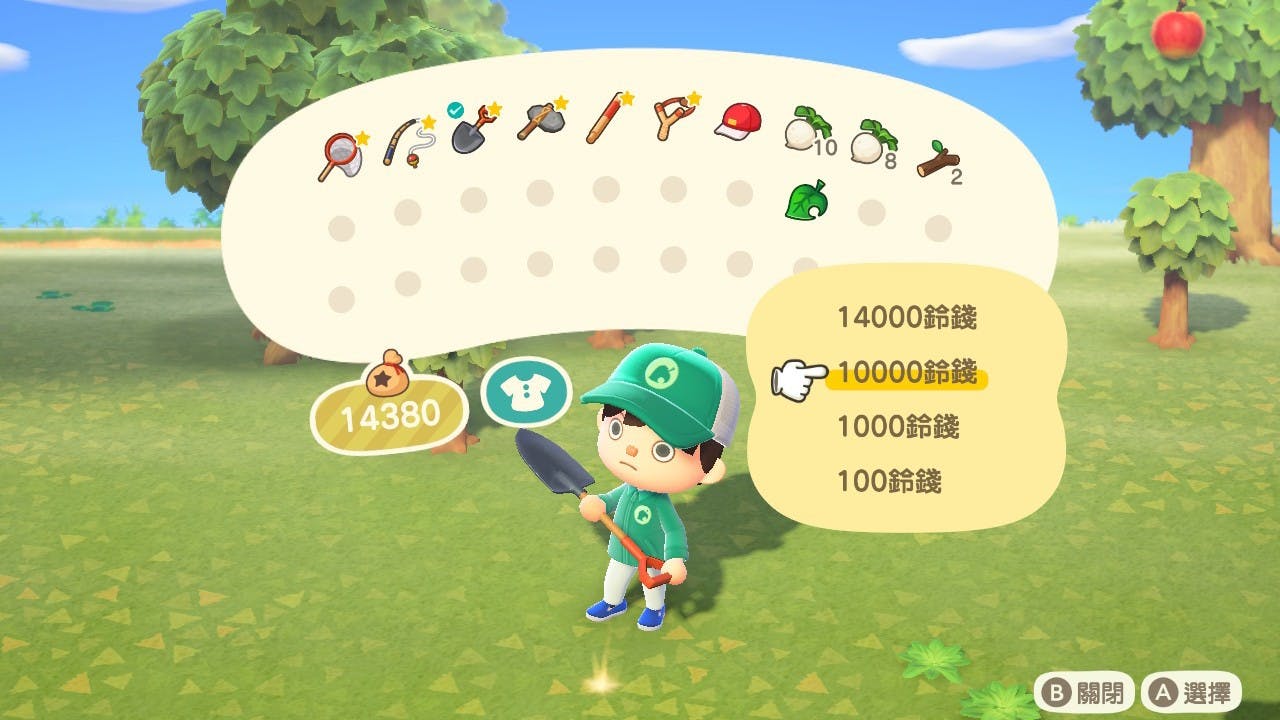Image resolution: width=1280 pixels, height=720 pixels.
Task: Select the stack of 10 turnips
Action: [x=805, y=130]
